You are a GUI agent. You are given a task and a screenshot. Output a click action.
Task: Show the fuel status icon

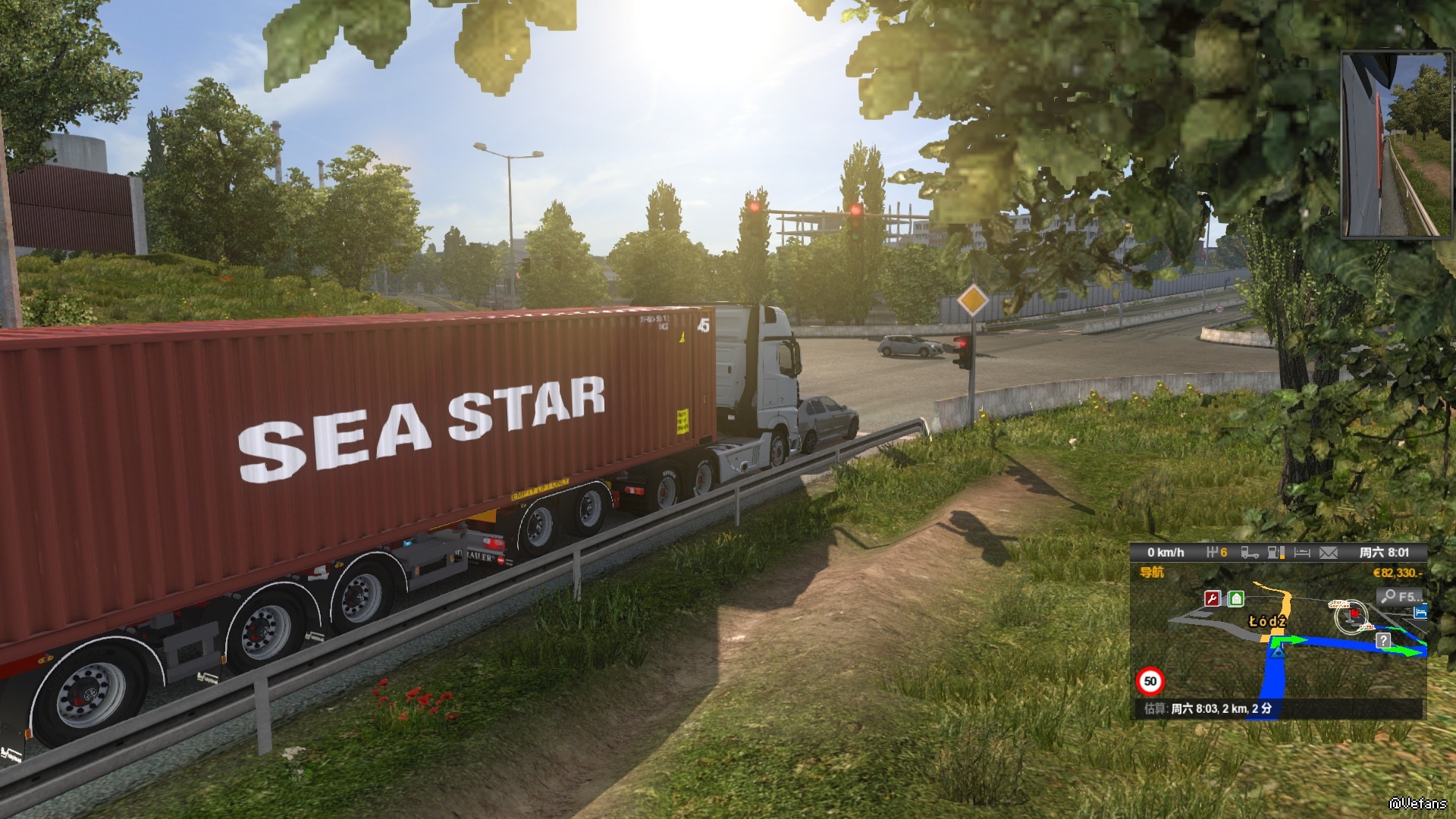tap(1276, 553)
